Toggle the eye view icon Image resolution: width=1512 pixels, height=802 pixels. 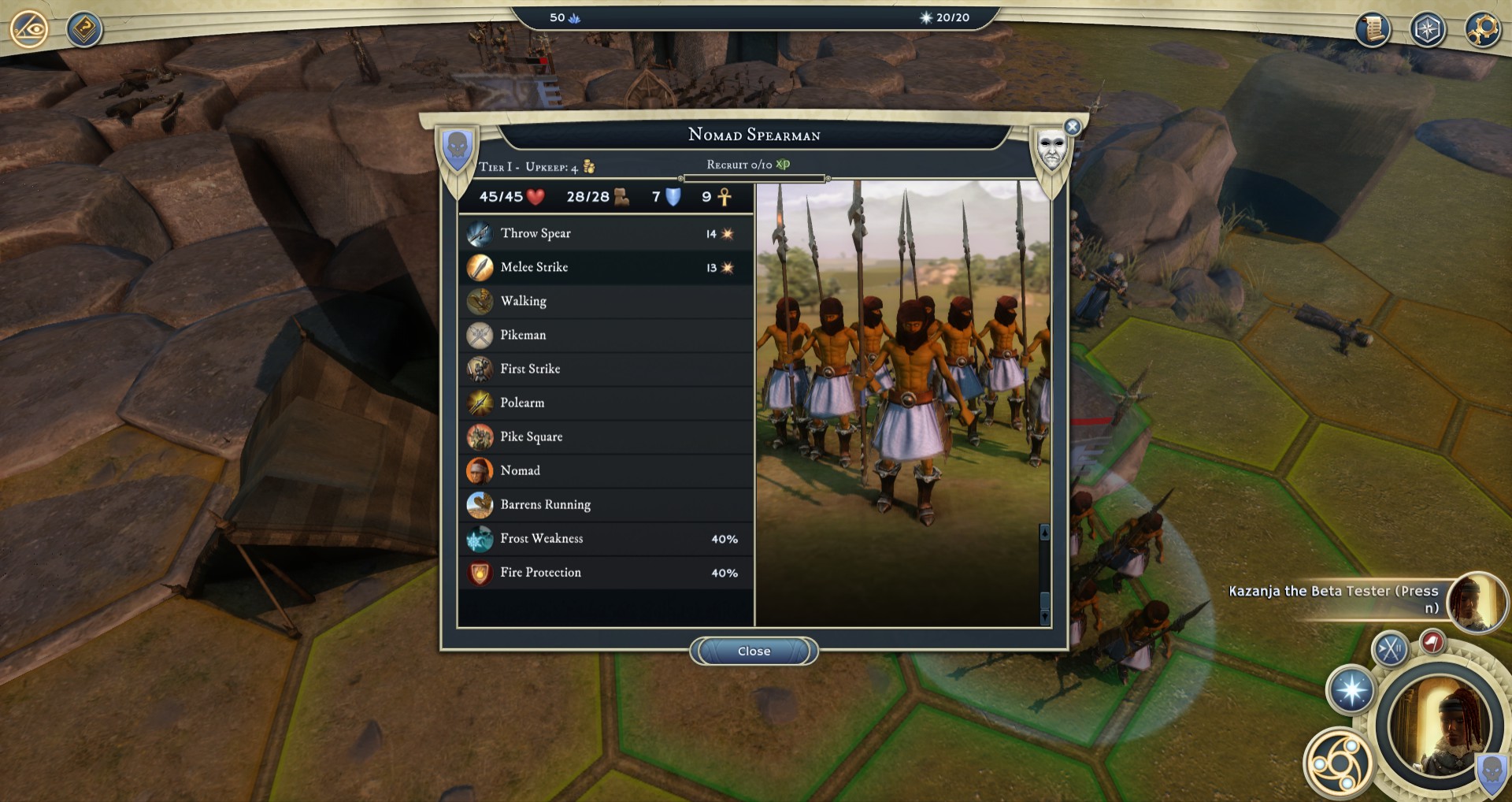click(x=29, y=30)
